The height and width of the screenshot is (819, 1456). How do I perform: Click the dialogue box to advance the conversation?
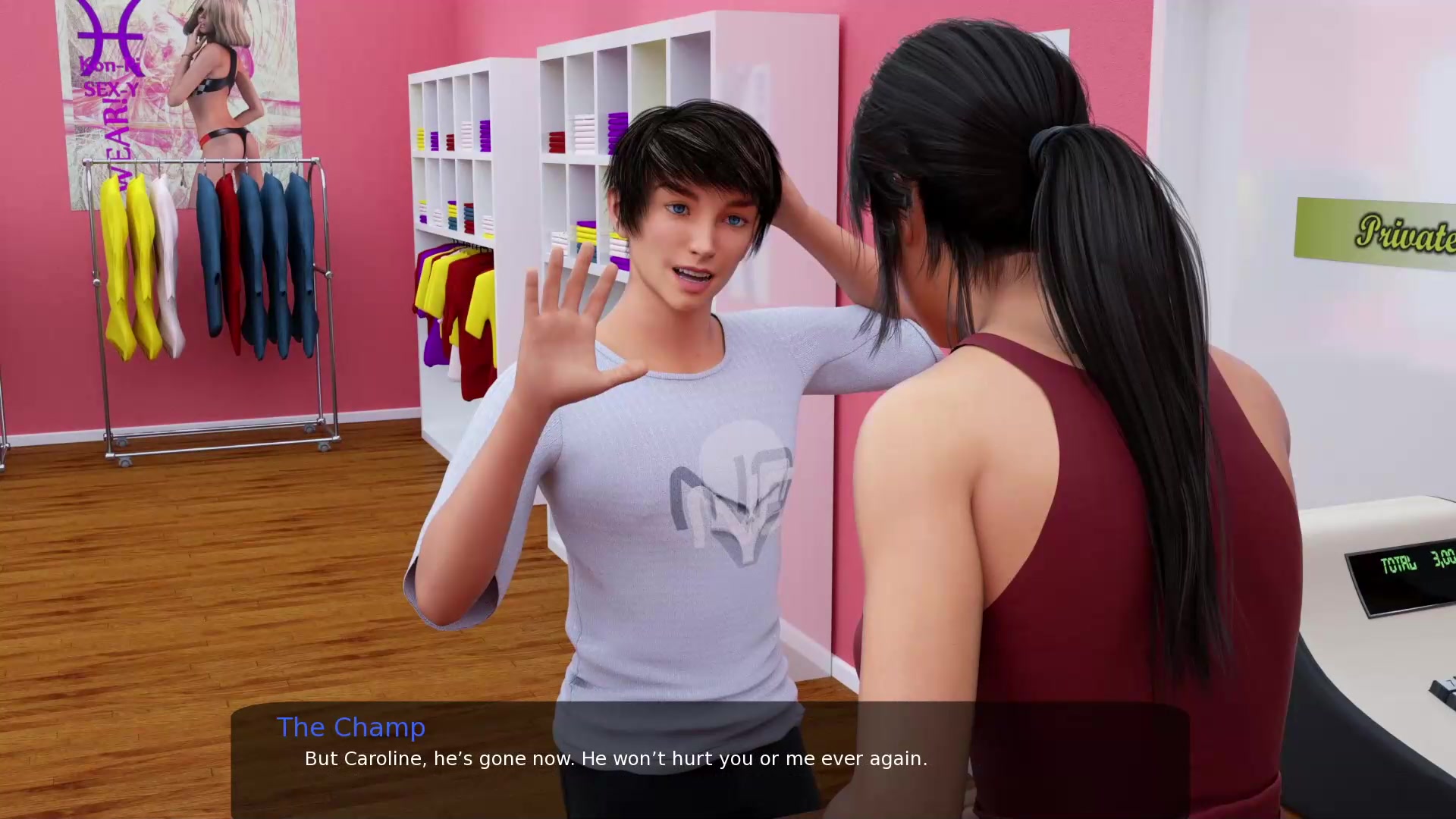(x=710, y=758)
